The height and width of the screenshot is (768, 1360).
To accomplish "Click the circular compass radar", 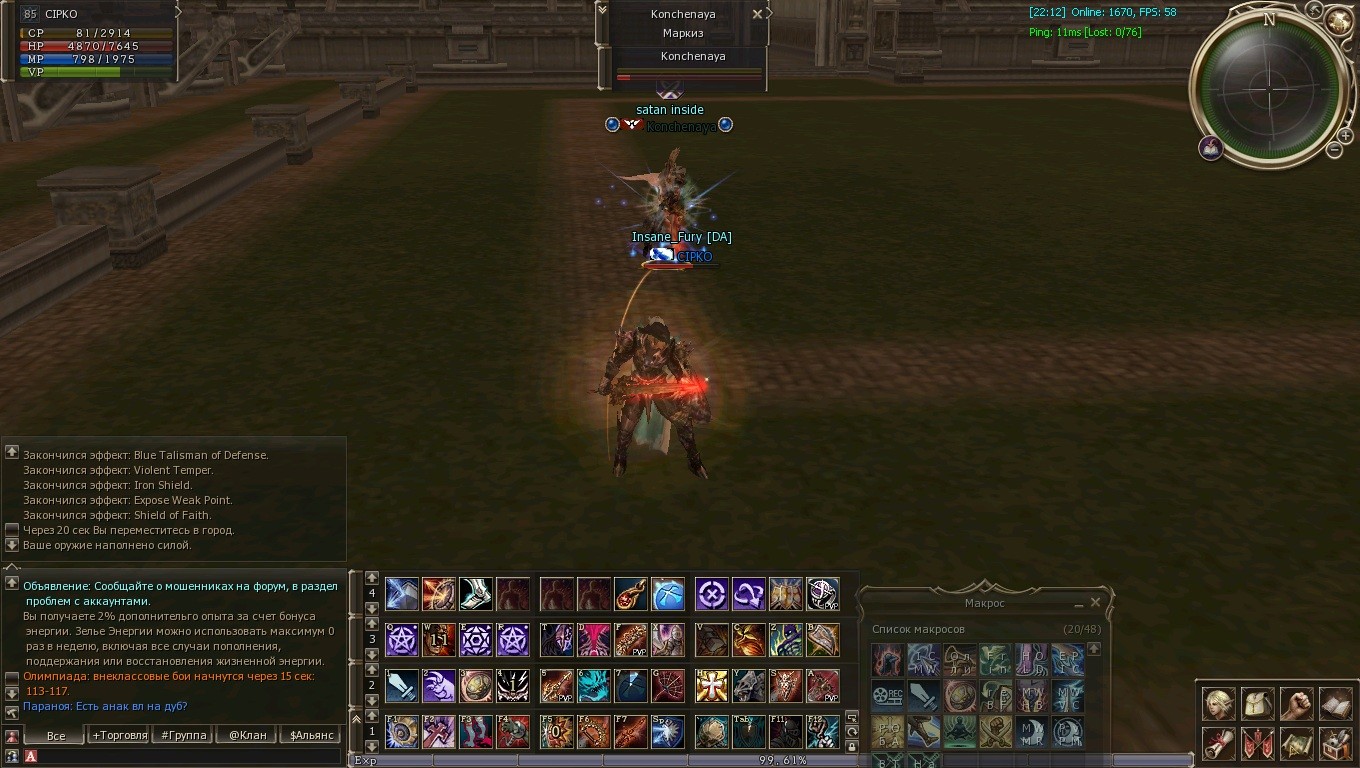I will coord(1269,88).
